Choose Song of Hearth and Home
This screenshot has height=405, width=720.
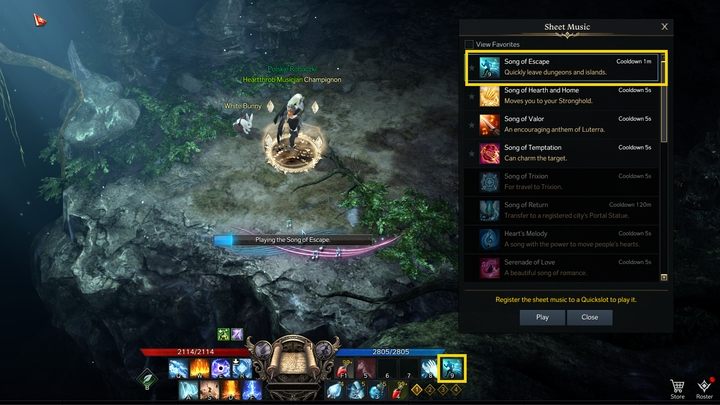[x=566, y=96]
